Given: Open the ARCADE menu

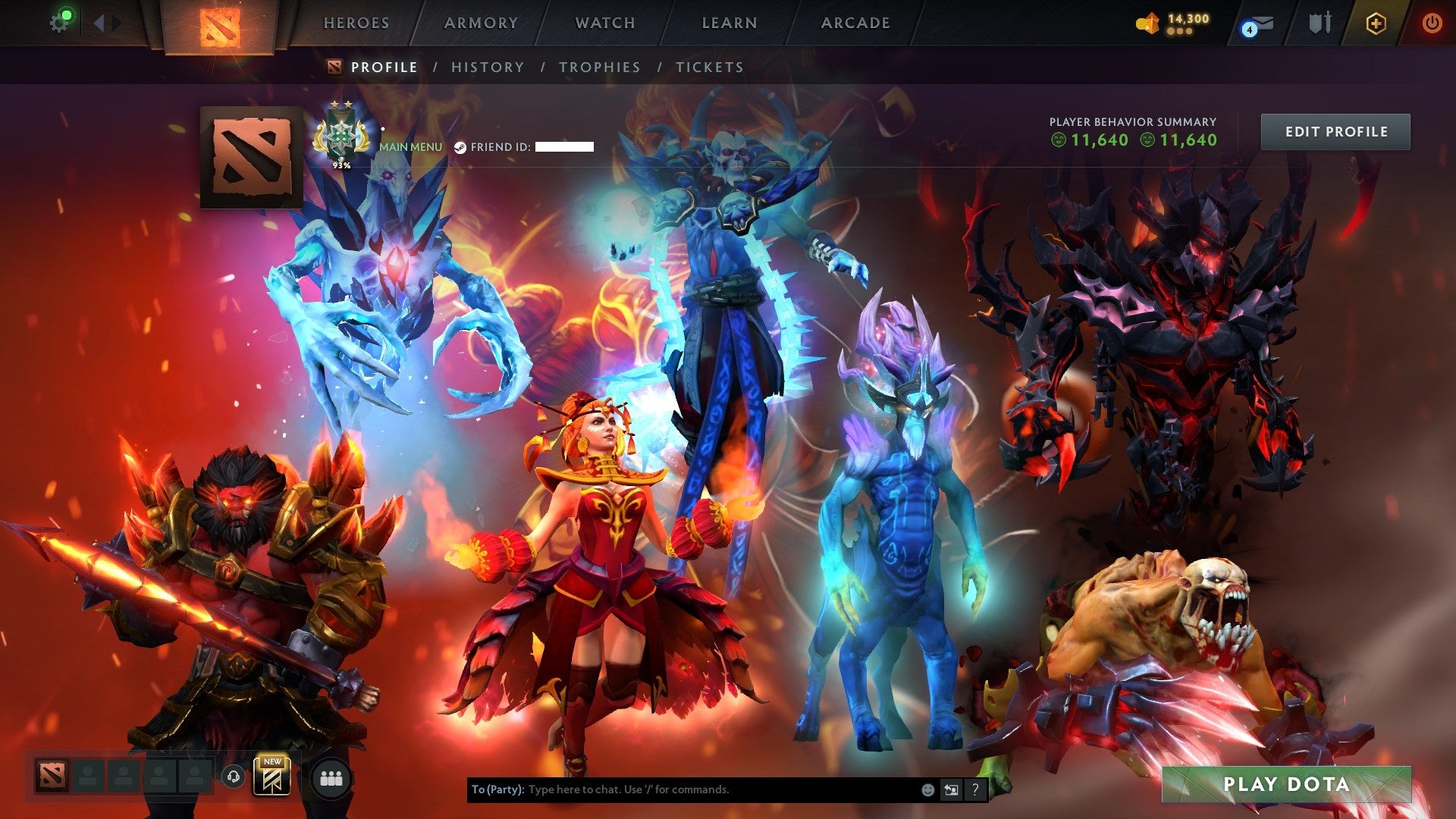Looking at the screenshot, I should point(855,23).
